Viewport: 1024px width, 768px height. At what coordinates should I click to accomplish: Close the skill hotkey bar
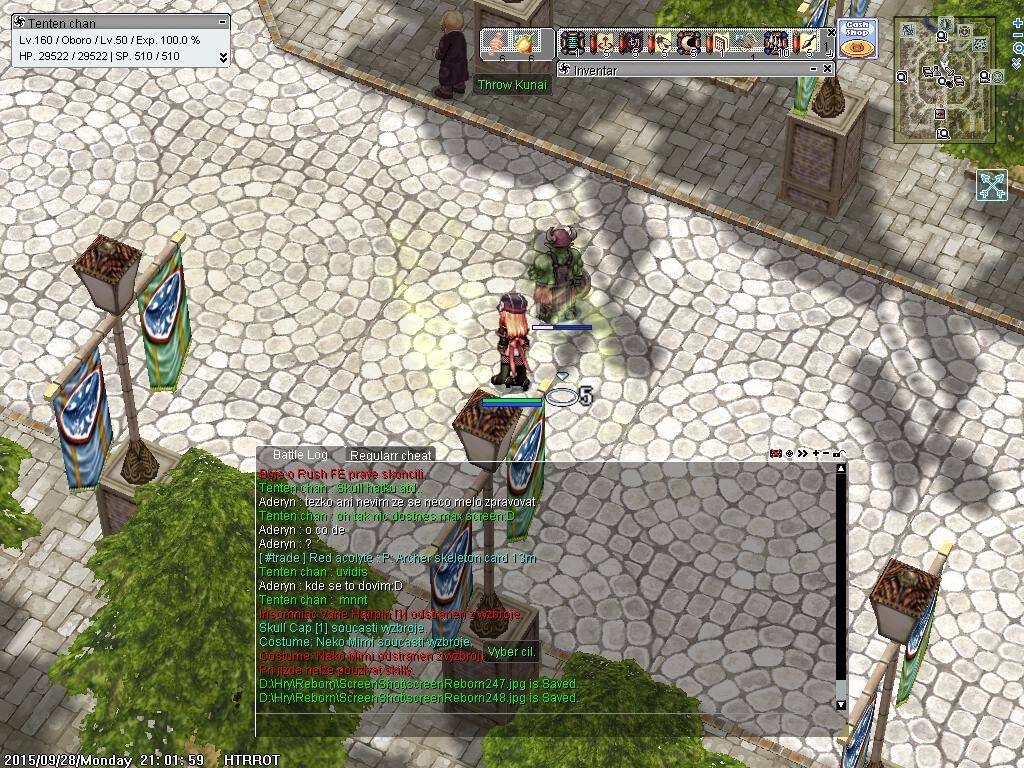point(831,33)
